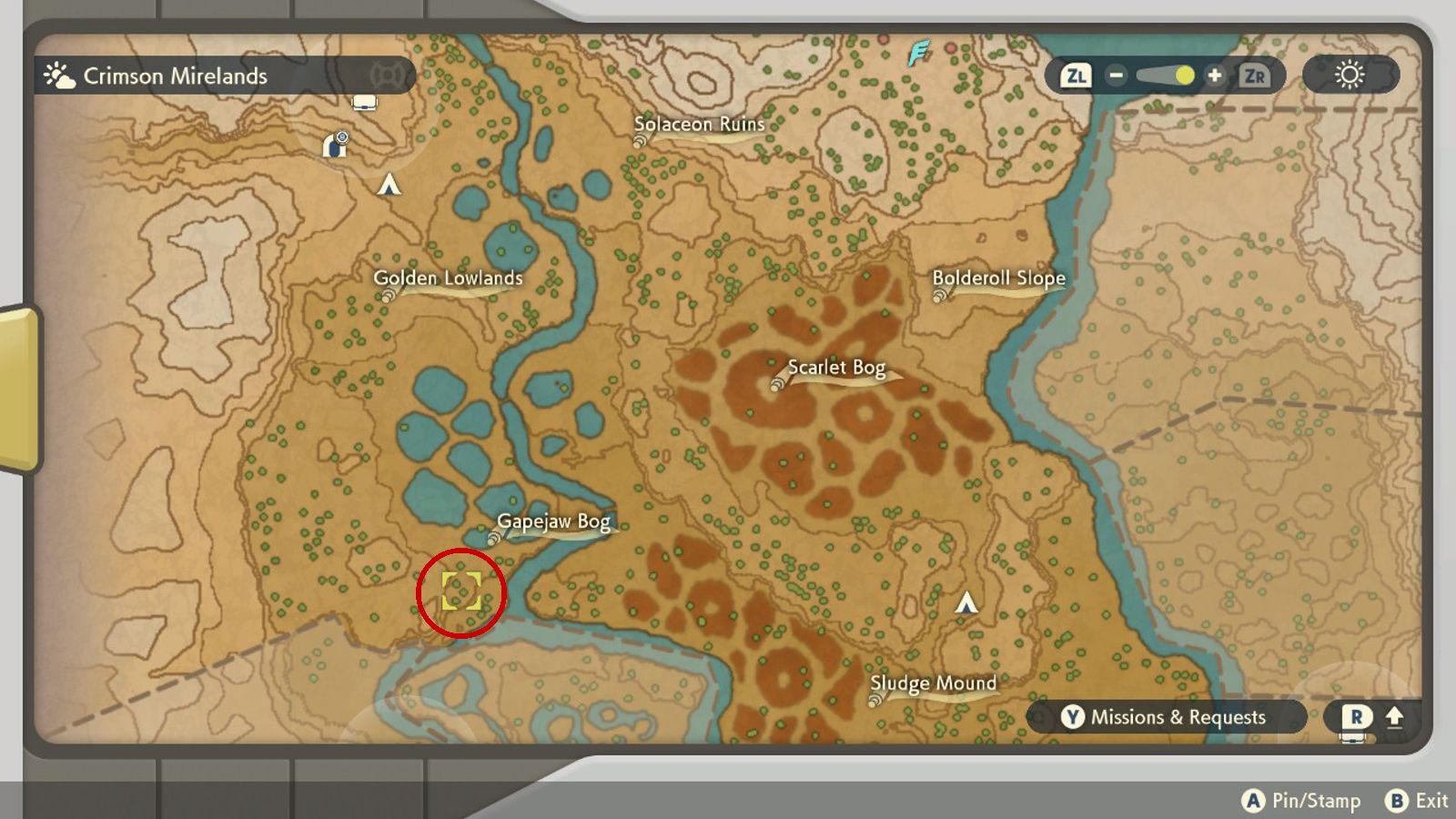Click the wheel icon beside Crimson Mirelands
Screen dimensions: 1456x819
(386, 76)
